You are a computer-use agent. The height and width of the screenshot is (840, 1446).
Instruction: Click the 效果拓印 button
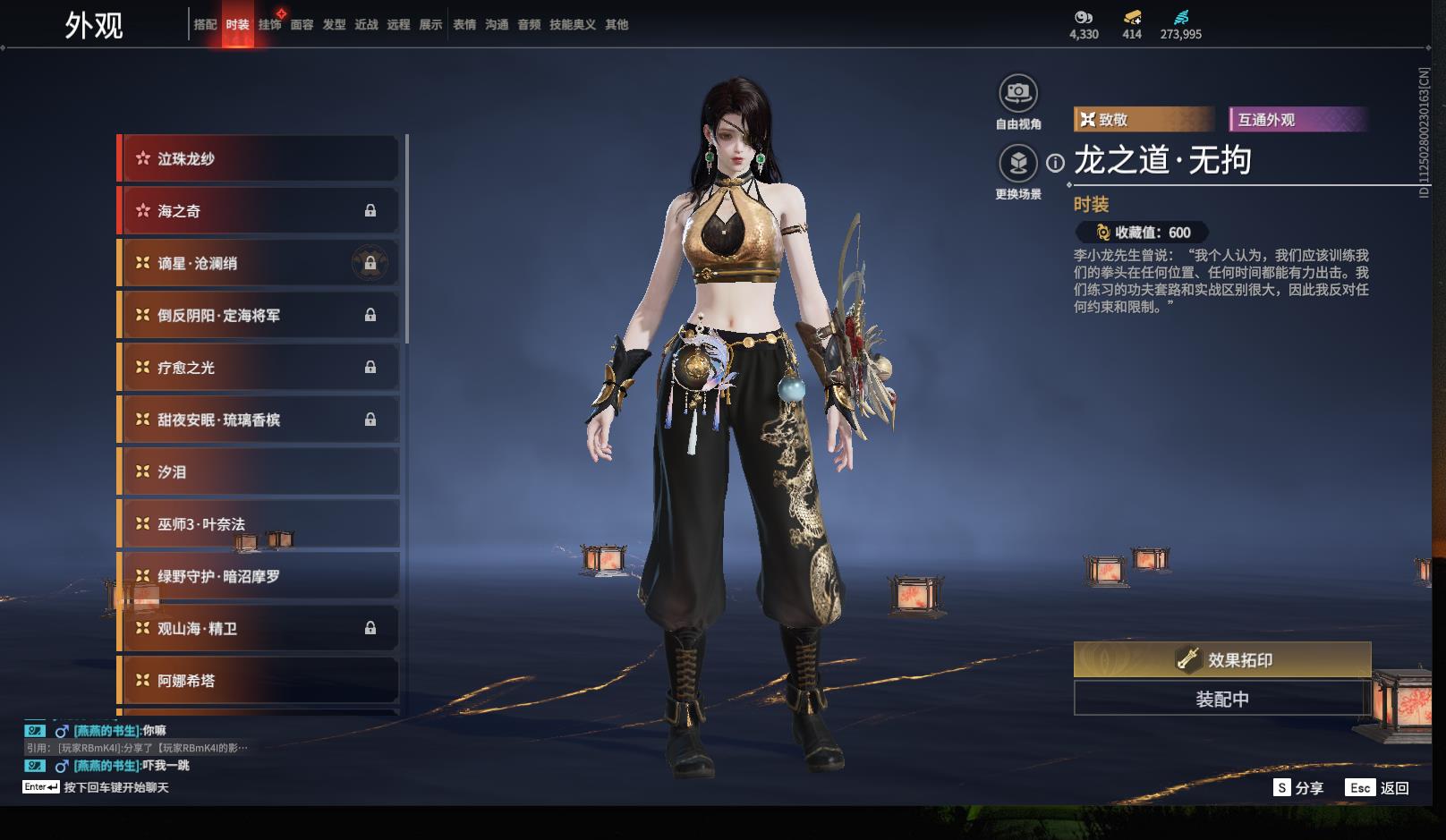pos(1222,660)
